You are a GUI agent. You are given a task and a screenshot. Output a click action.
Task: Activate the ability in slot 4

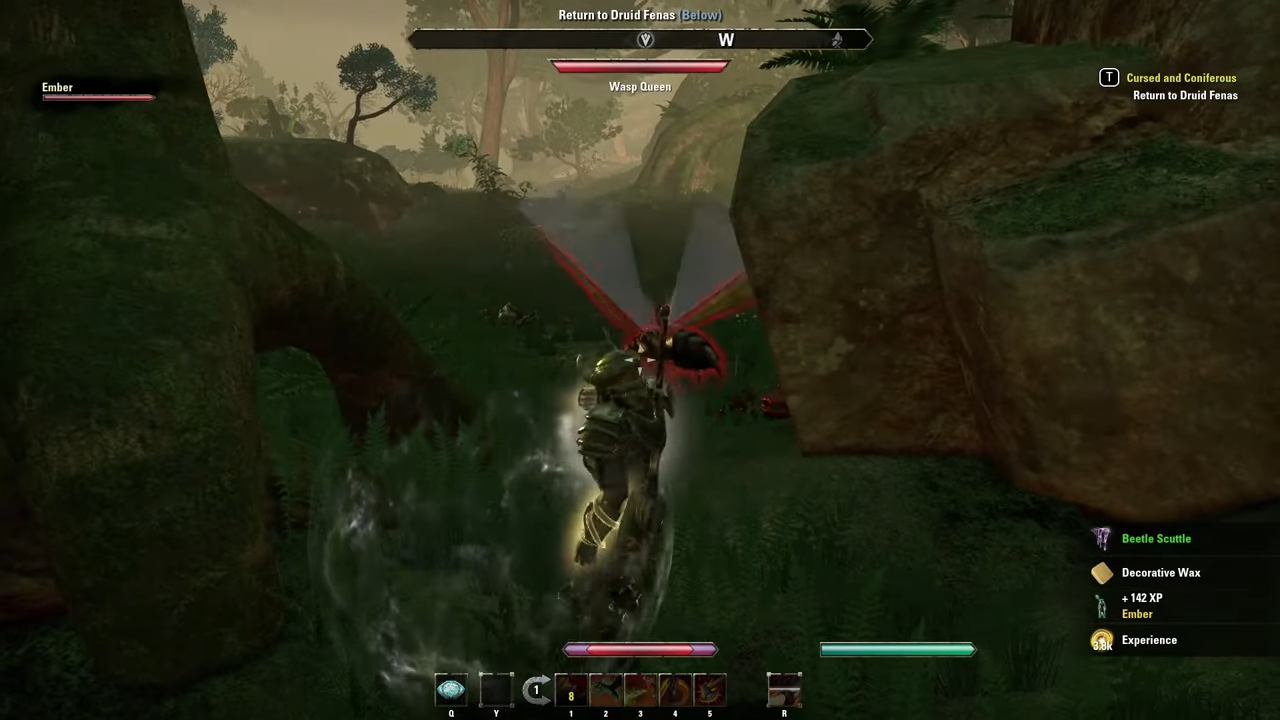click(674, 688)
